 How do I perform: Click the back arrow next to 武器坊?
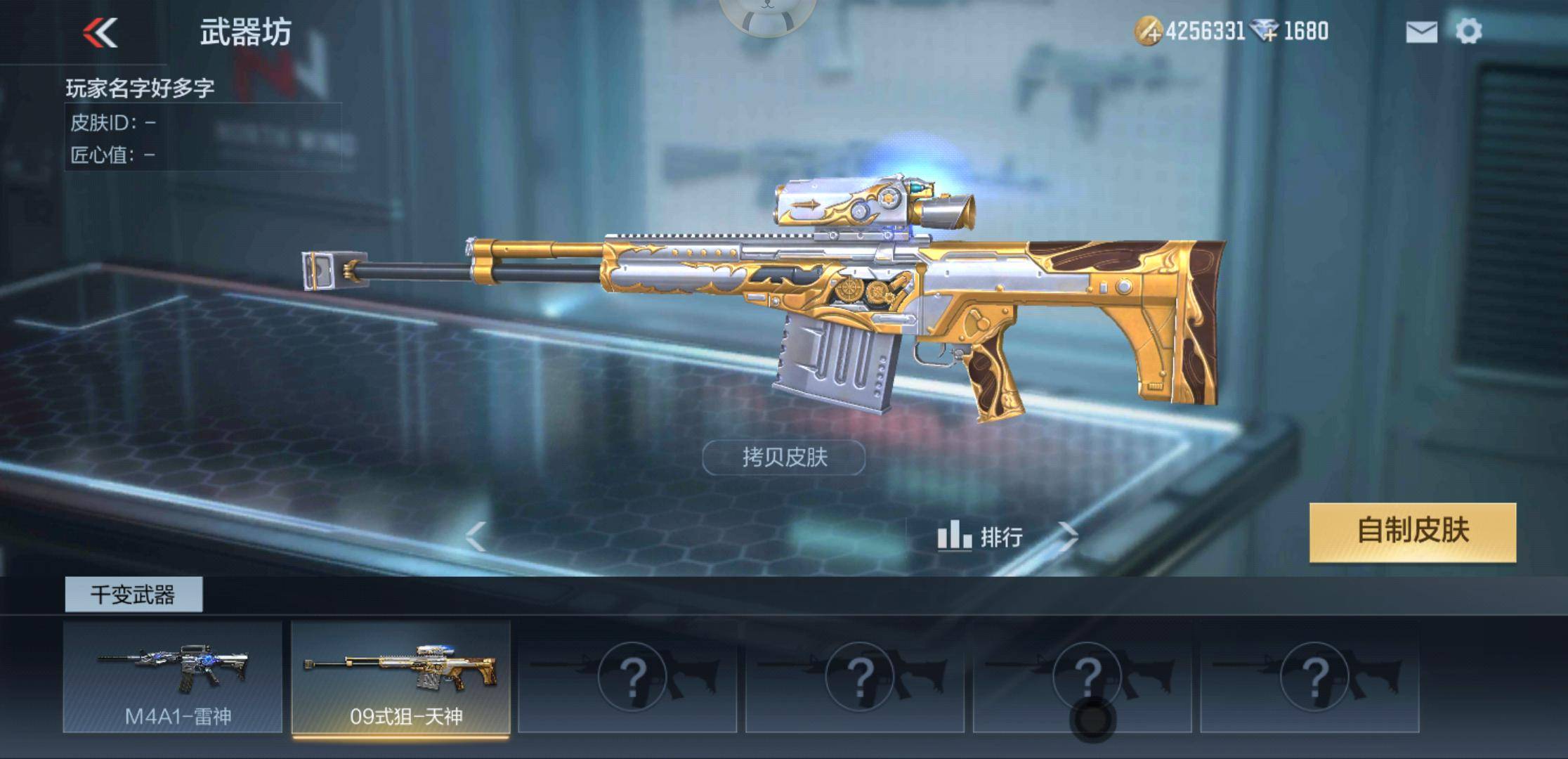100,31
